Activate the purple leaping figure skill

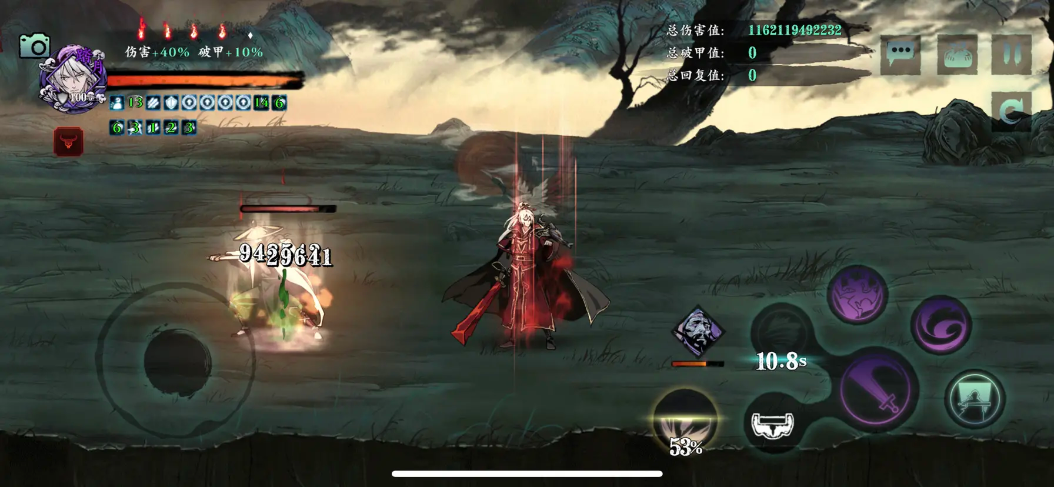[857, 295]
